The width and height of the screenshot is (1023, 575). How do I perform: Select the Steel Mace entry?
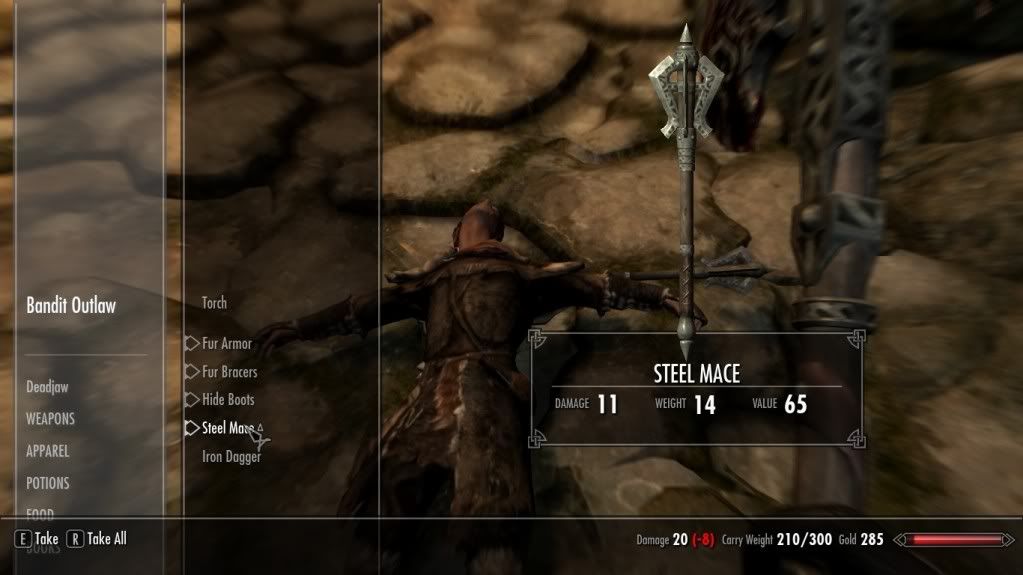tap(226, 428)
